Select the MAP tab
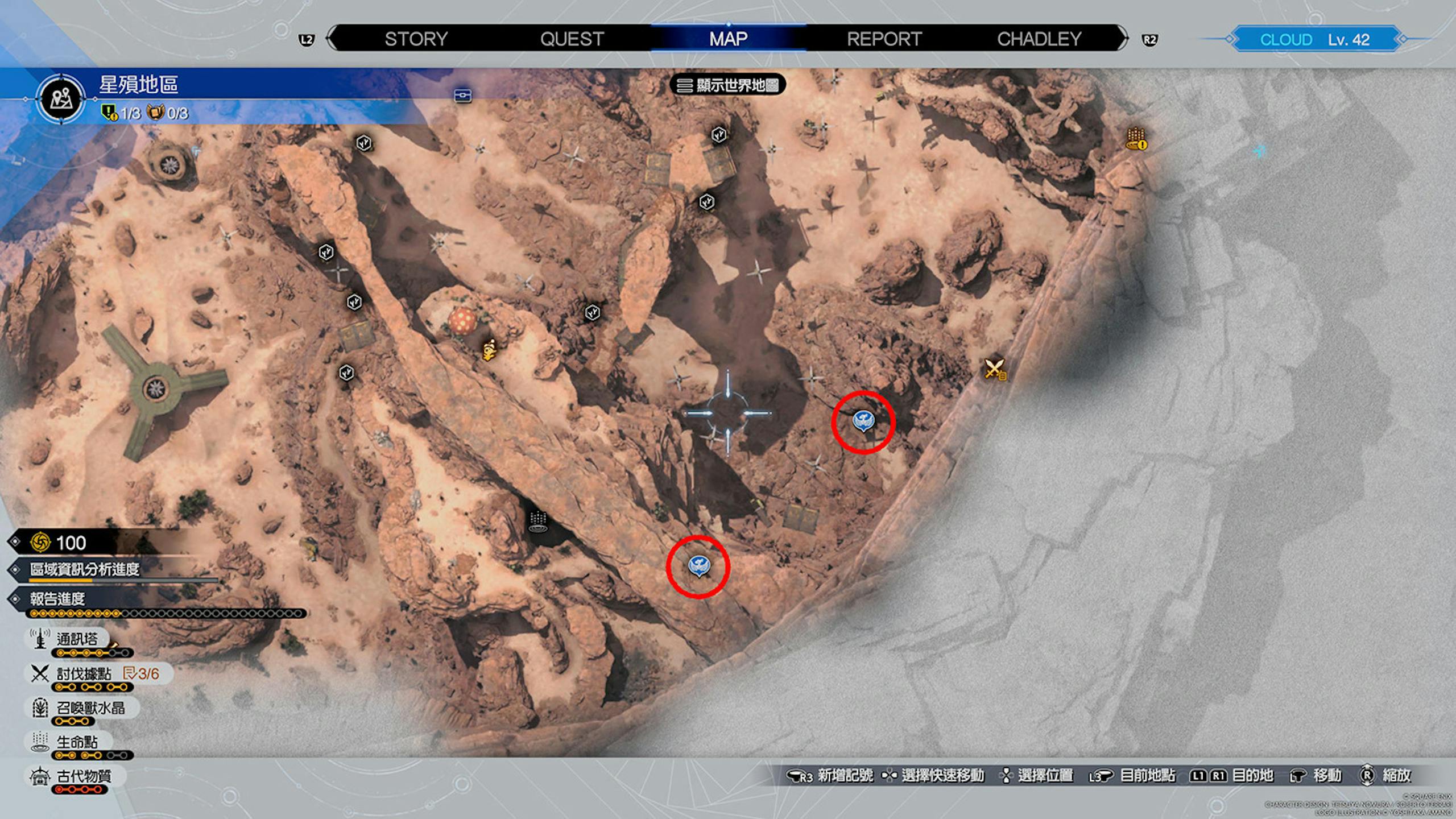Image resolution: width=1456 pixels, height=819 pixels. (x=728, y=39)
